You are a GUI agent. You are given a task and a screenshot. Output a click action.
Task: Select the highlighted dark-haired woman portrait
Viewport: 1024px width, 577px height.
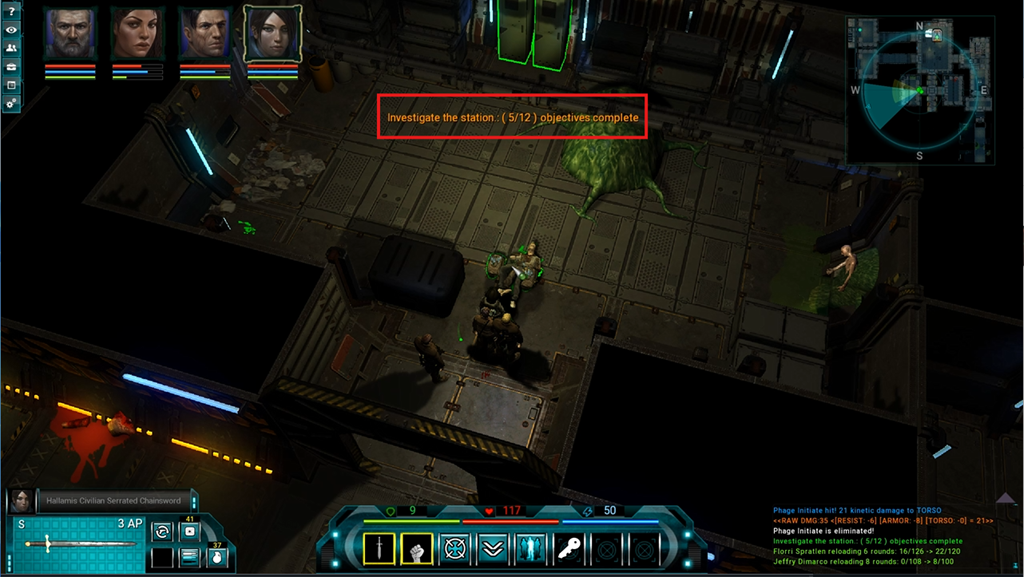[x=272, y=34]
